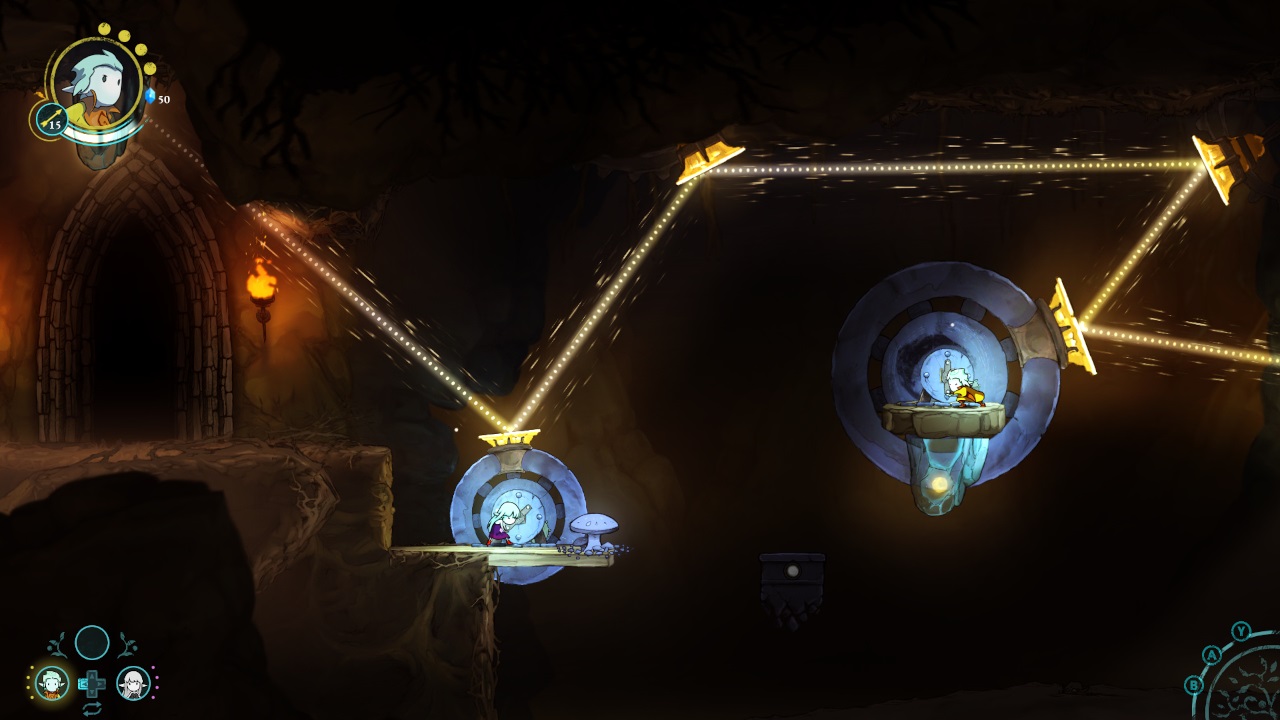Viewport: 1280px width, 720px height.
Task: Open the empty circular slot above the portraits
Action: tap(93, 642)
